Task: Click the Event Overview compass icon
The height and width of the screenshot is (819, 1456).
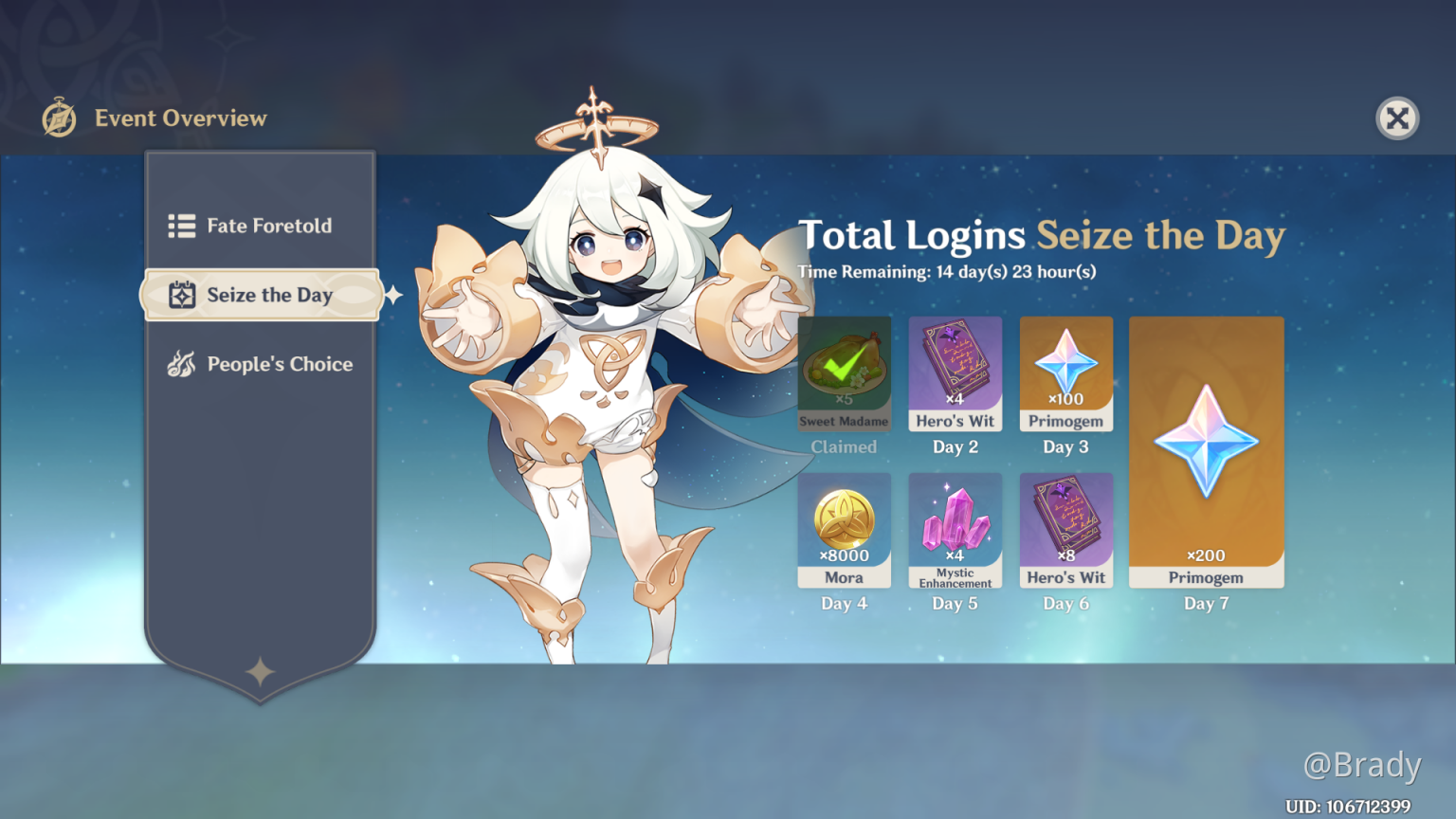Action: pos(58,118)
